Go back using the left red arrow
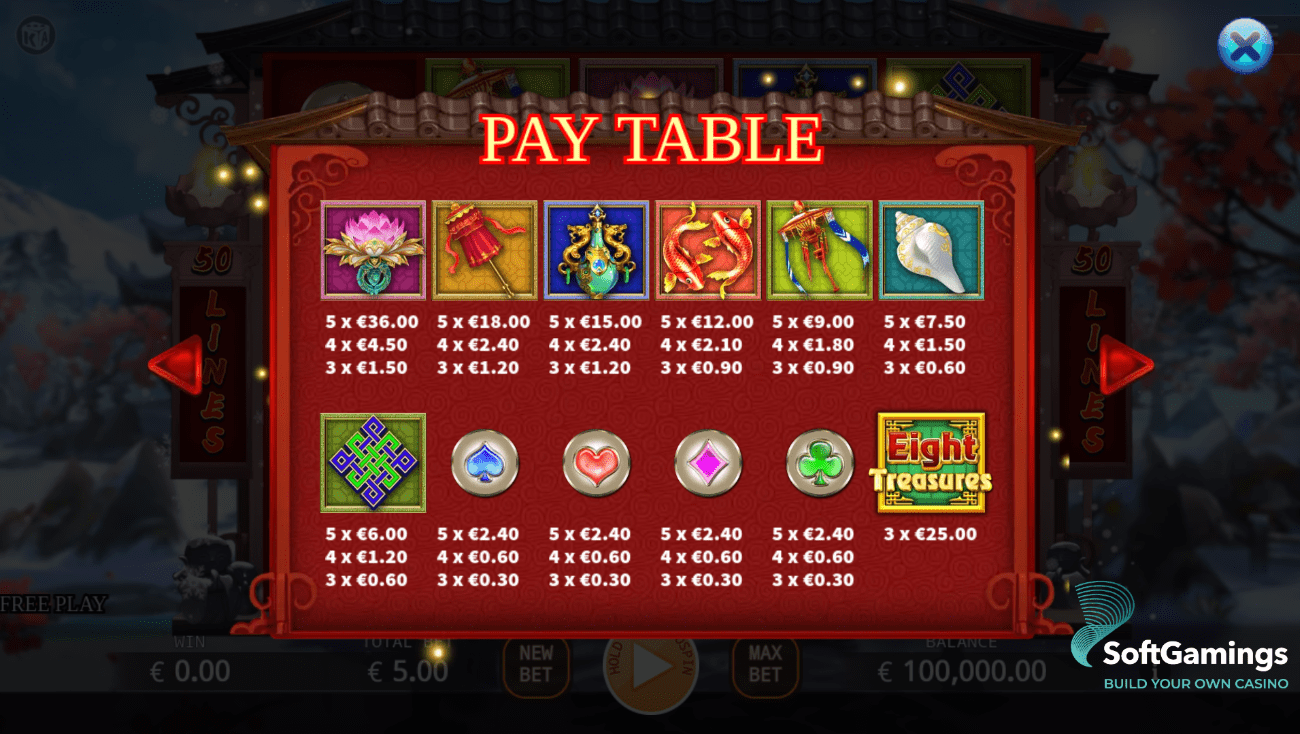1300x734 pixels. coord(177,364)
